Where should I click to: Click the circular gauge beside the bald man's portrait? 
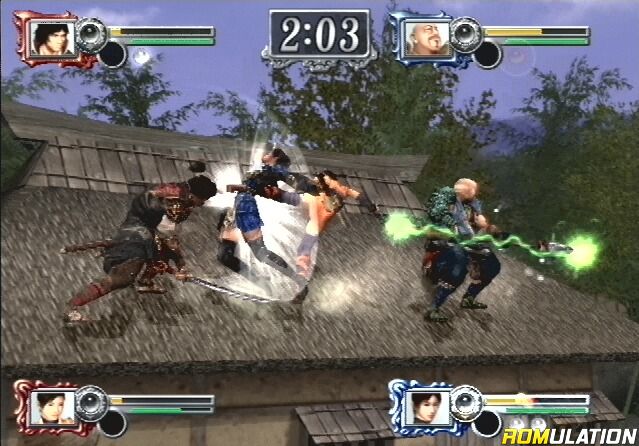tap(466, 34)
